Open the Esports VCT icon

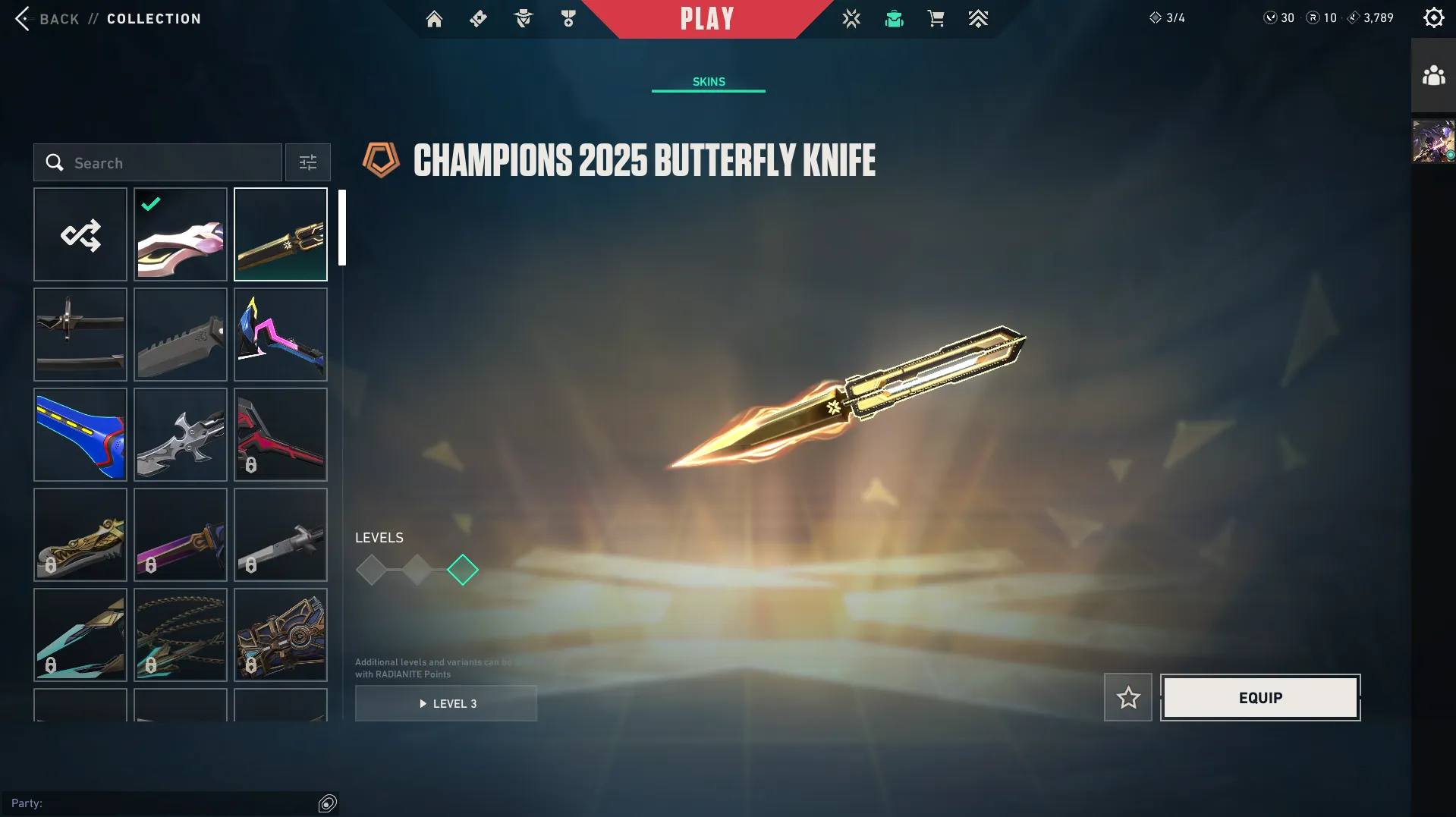(x=851, y=18)
